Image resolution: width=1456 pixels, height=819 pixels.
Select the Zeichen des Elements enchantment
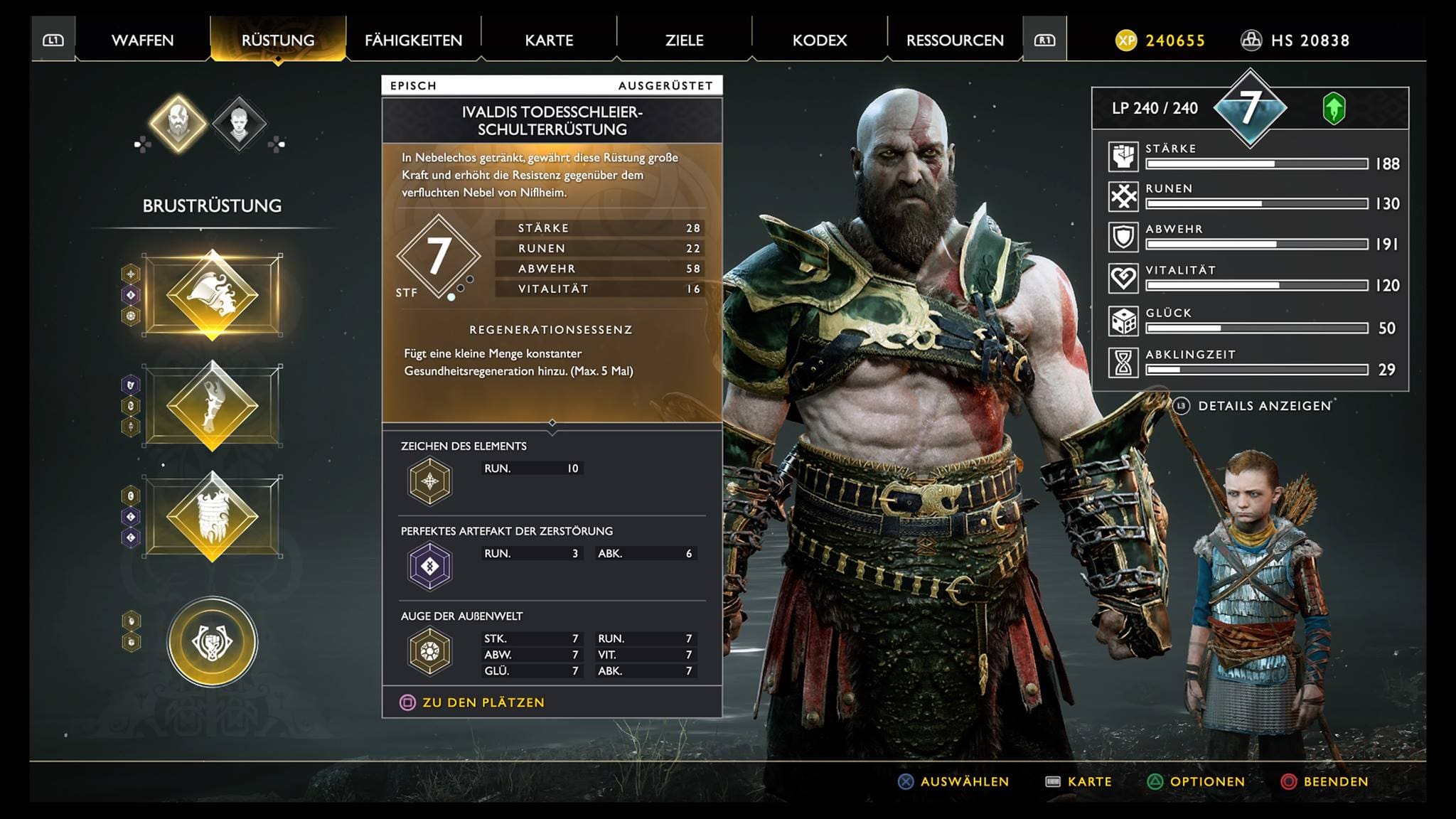click(429, 481)
